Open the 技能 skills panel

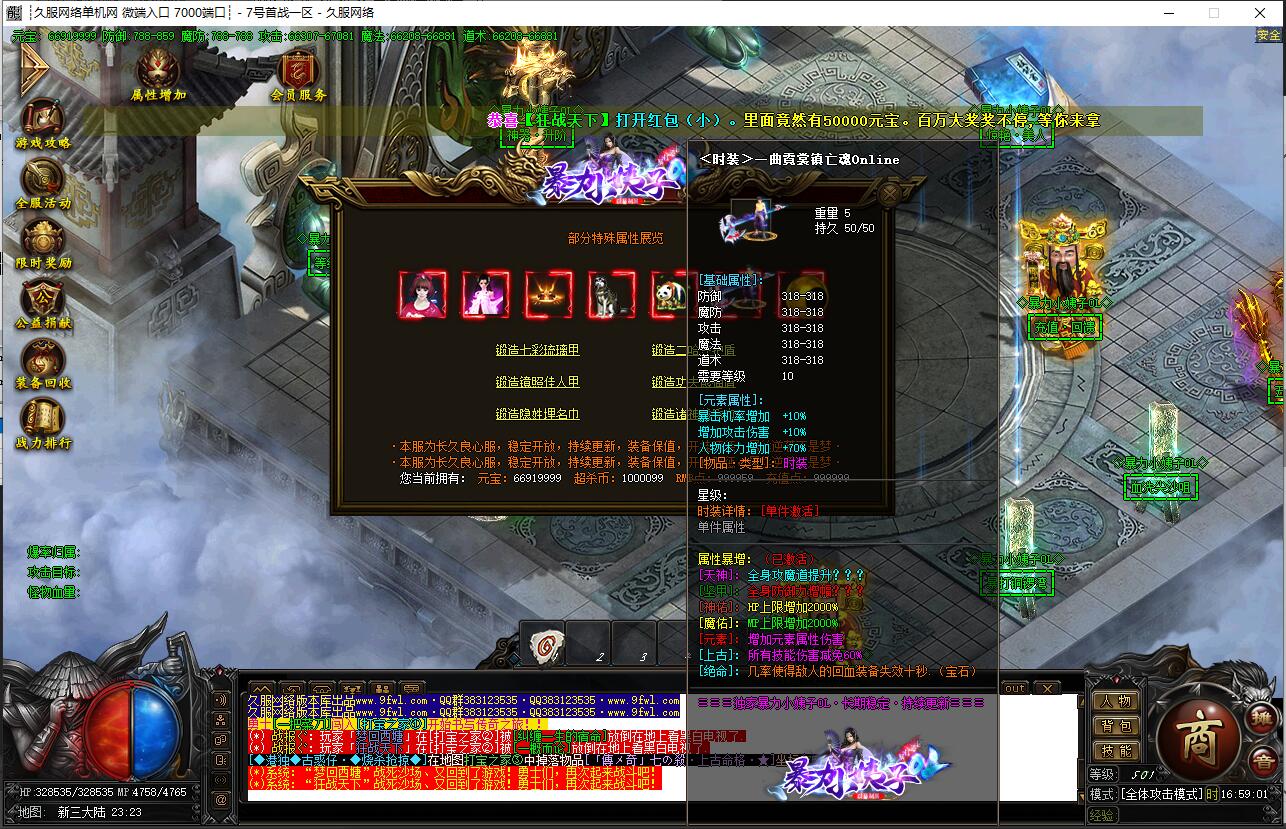tap(1115, 751)
